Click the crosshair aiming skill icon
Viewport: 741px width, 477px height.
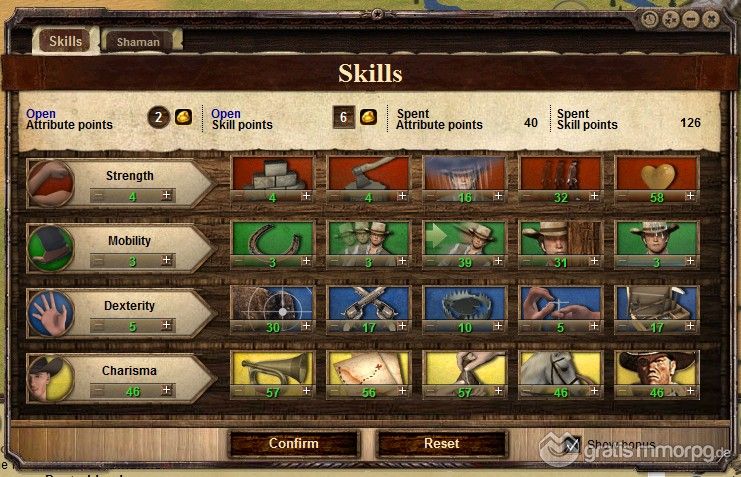pos(272,304)
